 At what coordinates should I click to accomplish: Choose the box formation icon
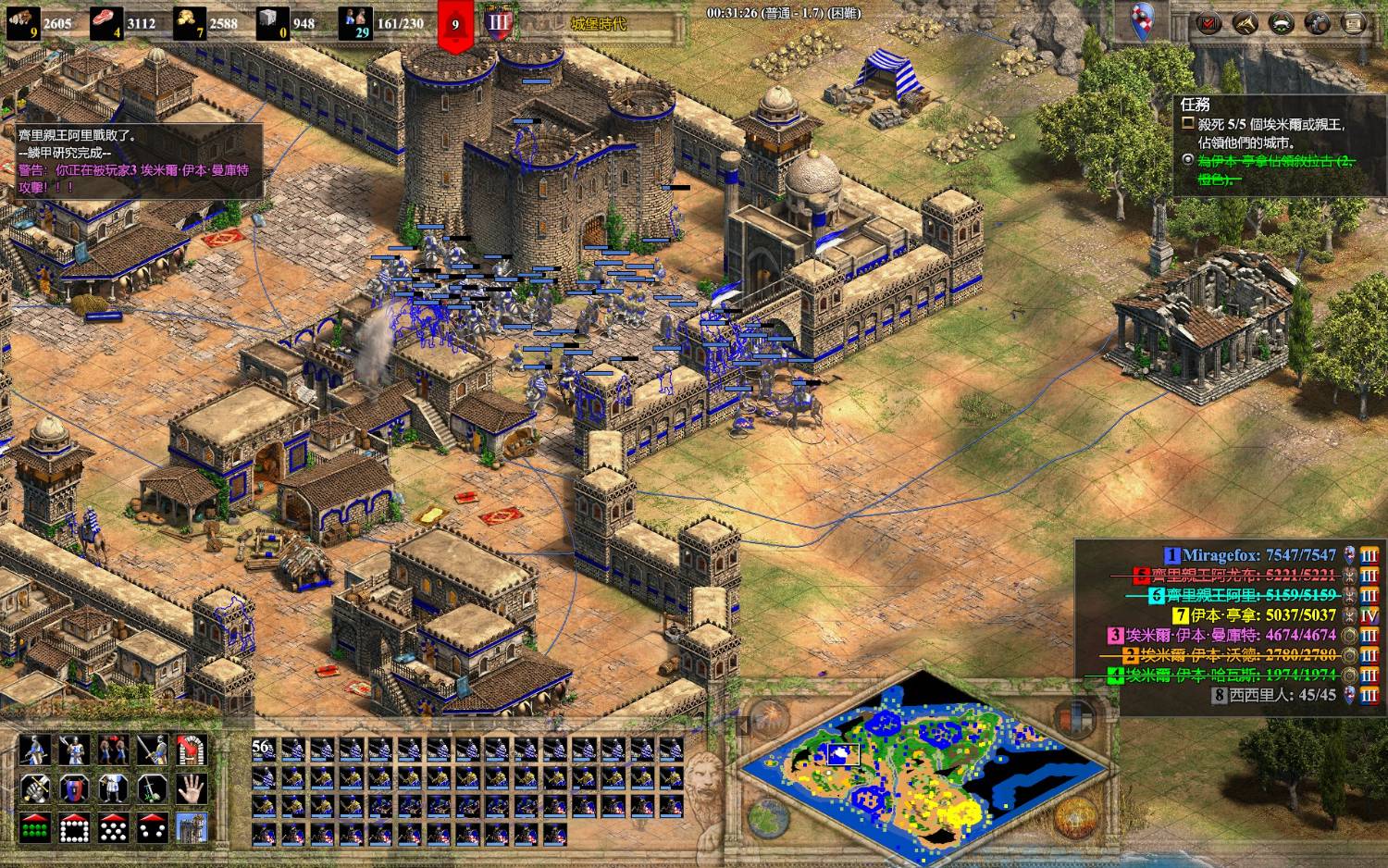74,827
